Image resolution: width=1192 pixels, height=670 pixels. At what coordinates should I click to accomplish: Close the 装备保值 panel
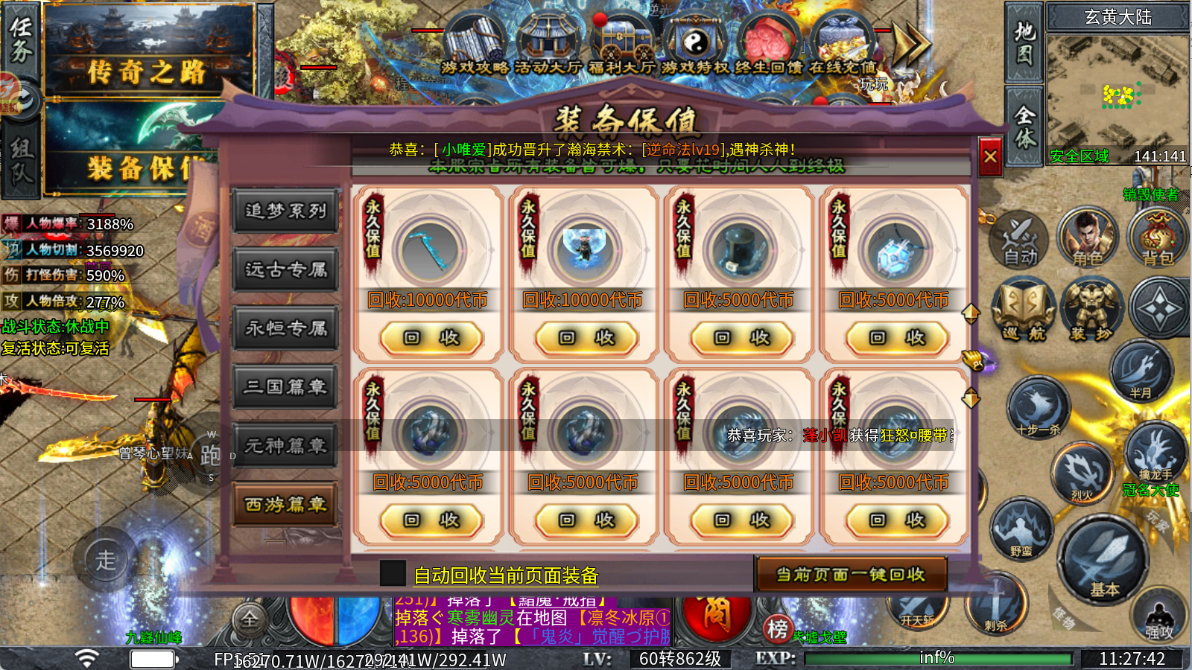tap(990, 157)
